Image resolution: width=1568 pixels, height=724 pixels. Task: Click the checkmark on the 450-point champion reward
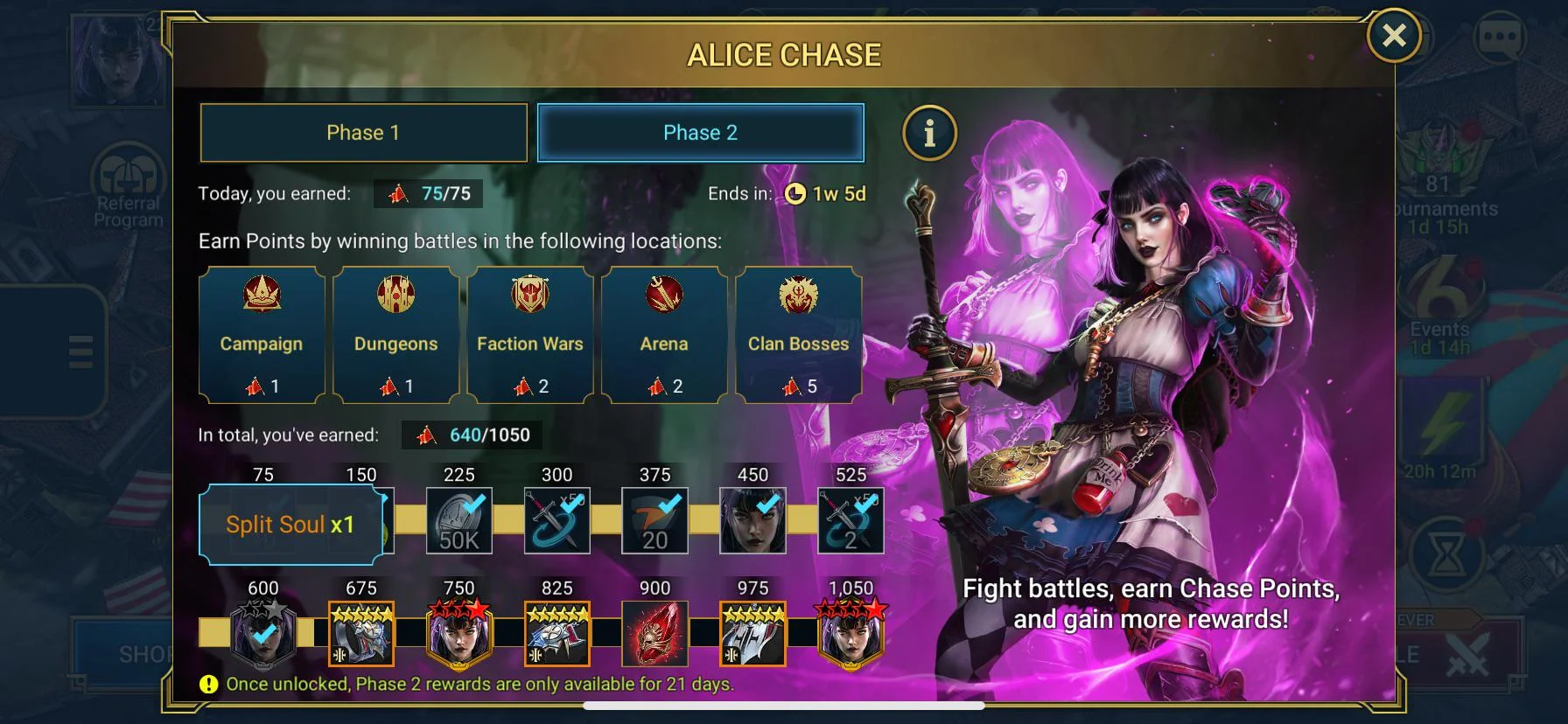(766, 504)
